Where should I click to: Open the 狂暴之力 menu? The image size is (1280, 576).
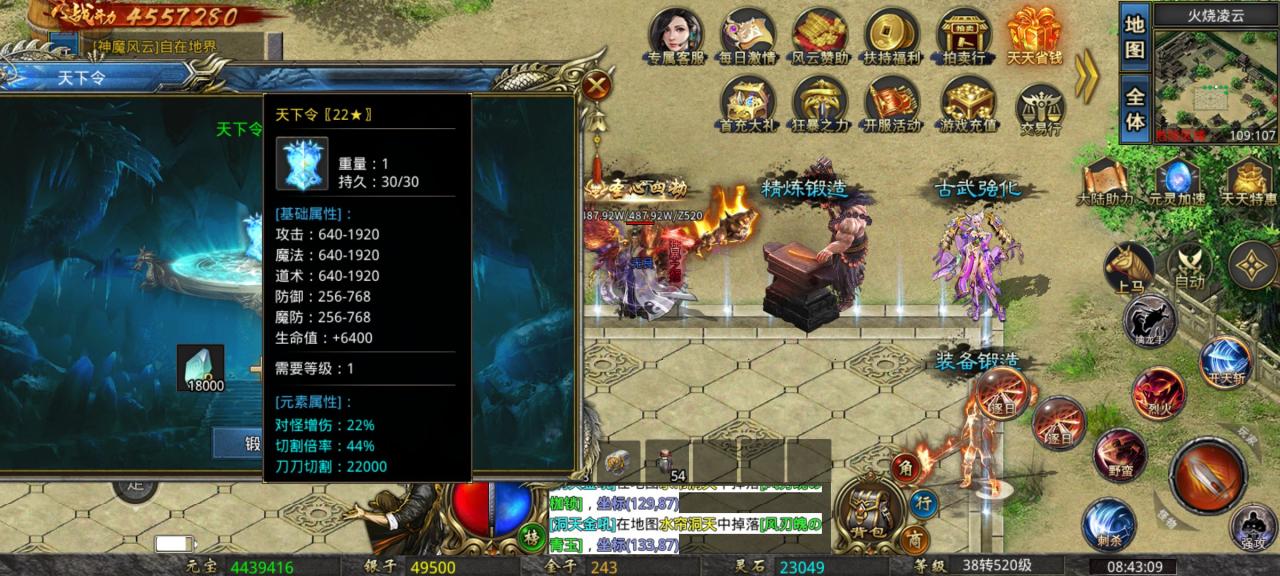[x=820, y=104]
